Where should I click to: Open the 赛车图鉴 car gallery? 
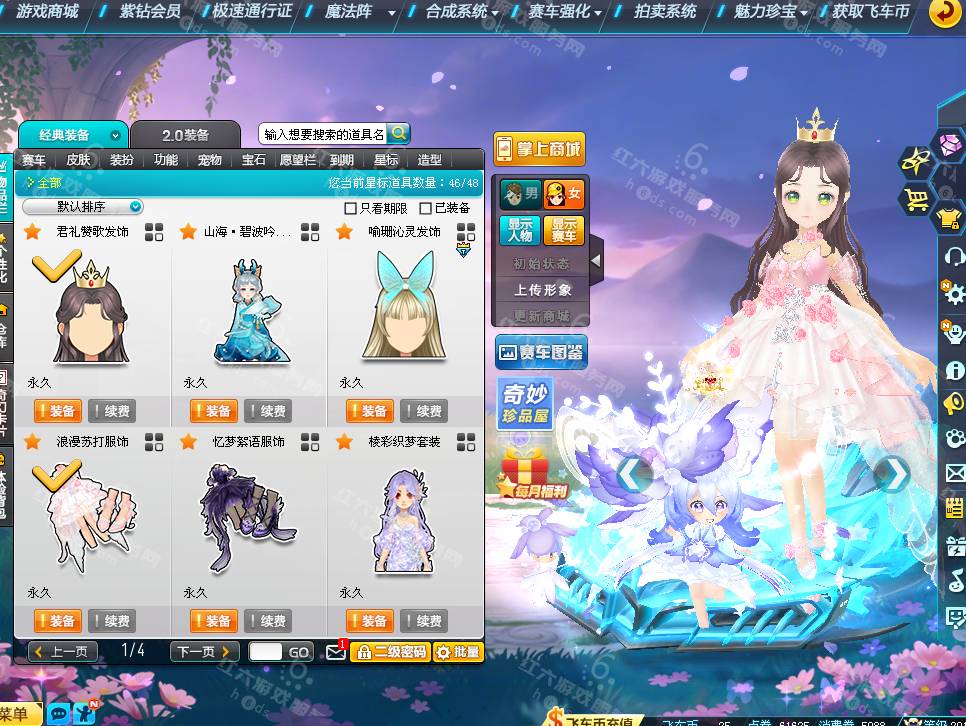(x=540, y=352)
